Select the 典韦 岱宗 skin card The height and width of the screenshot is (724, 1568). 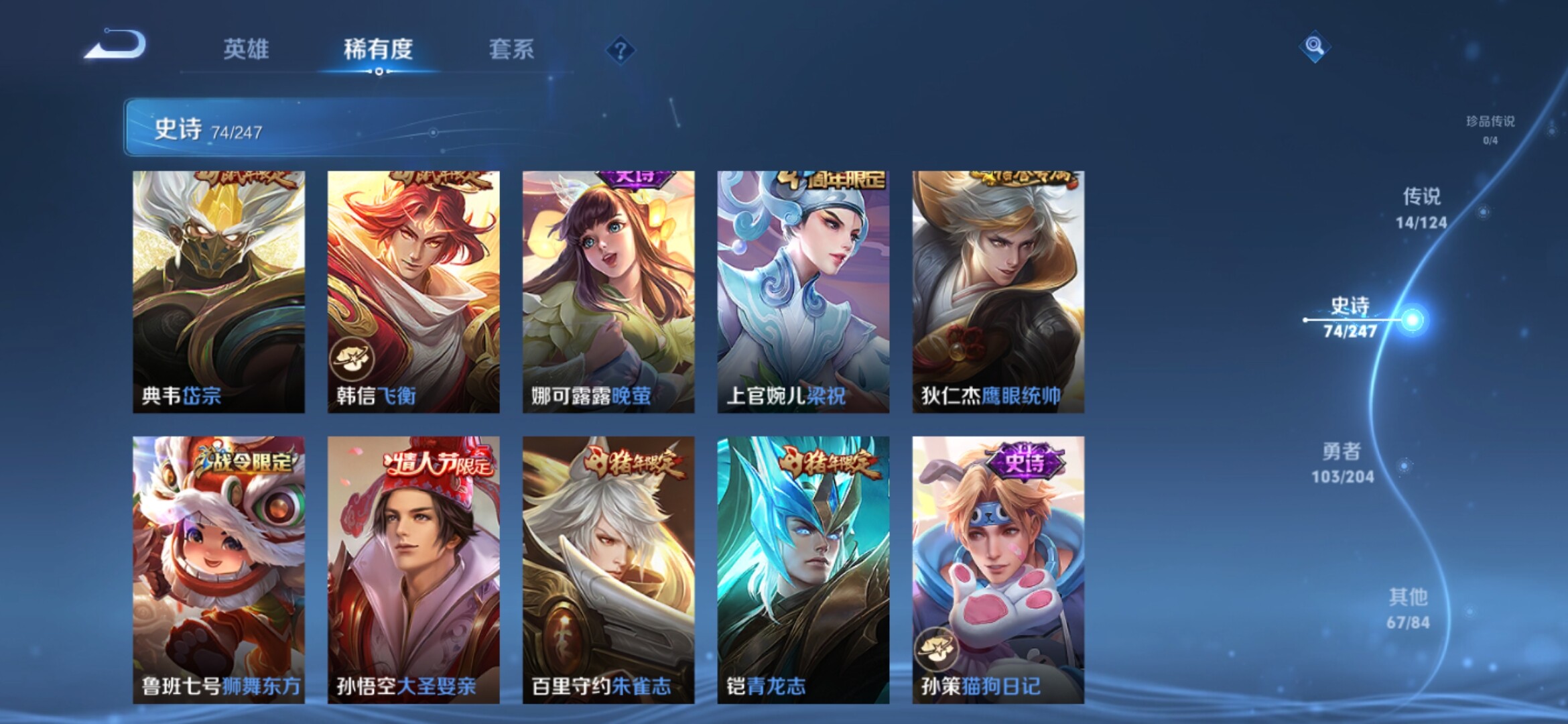218,292
